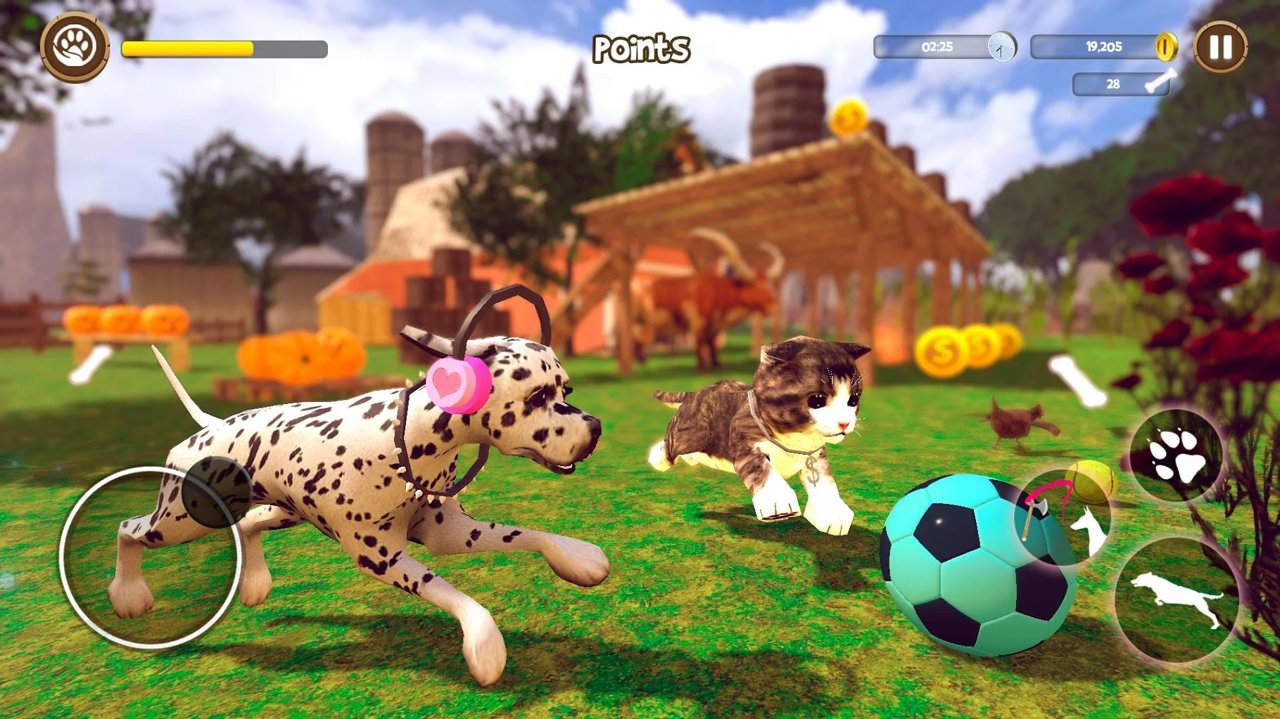Tap the paw badge beside the yellow bar
This screenshot has width=1280, height=719.
(75, 47)
